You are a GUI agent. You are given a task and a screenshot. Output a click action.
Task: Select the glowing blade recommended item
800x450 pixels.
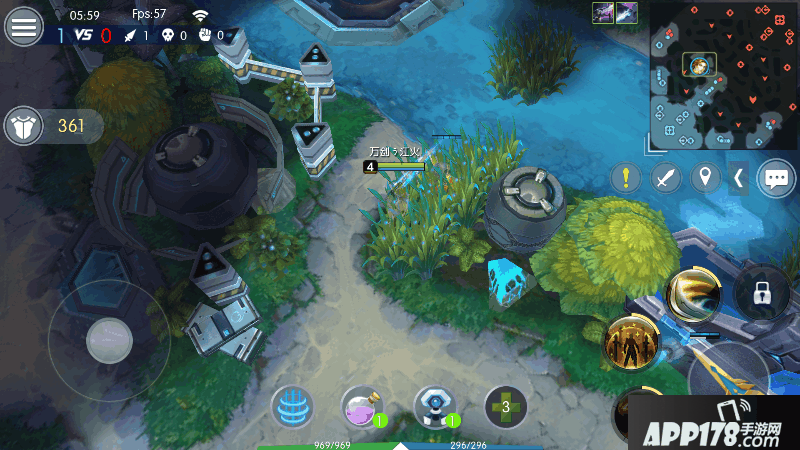(x=627, y=13)
